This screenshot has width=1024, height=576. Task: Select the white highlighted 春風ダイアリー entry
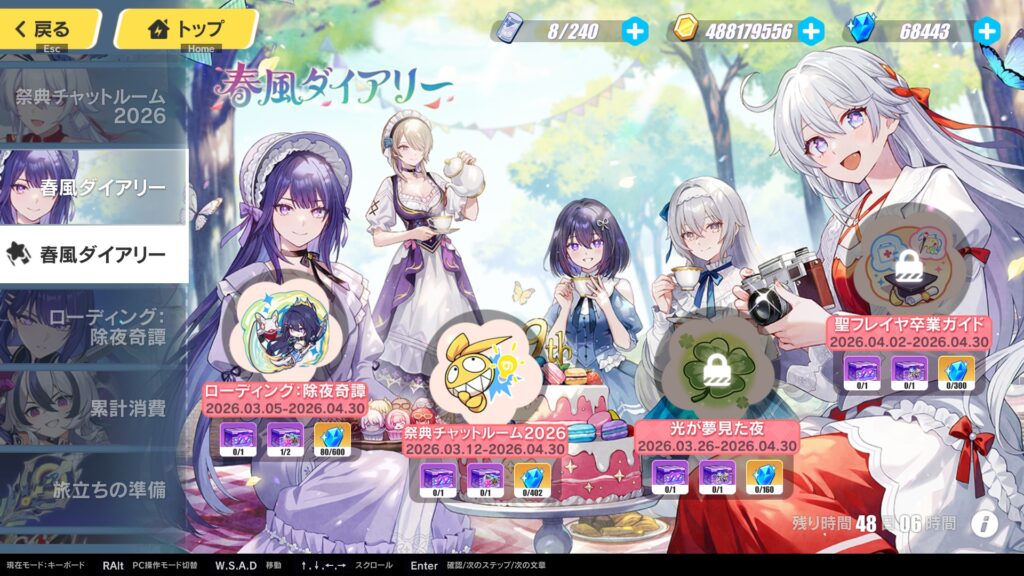[94, 254]
